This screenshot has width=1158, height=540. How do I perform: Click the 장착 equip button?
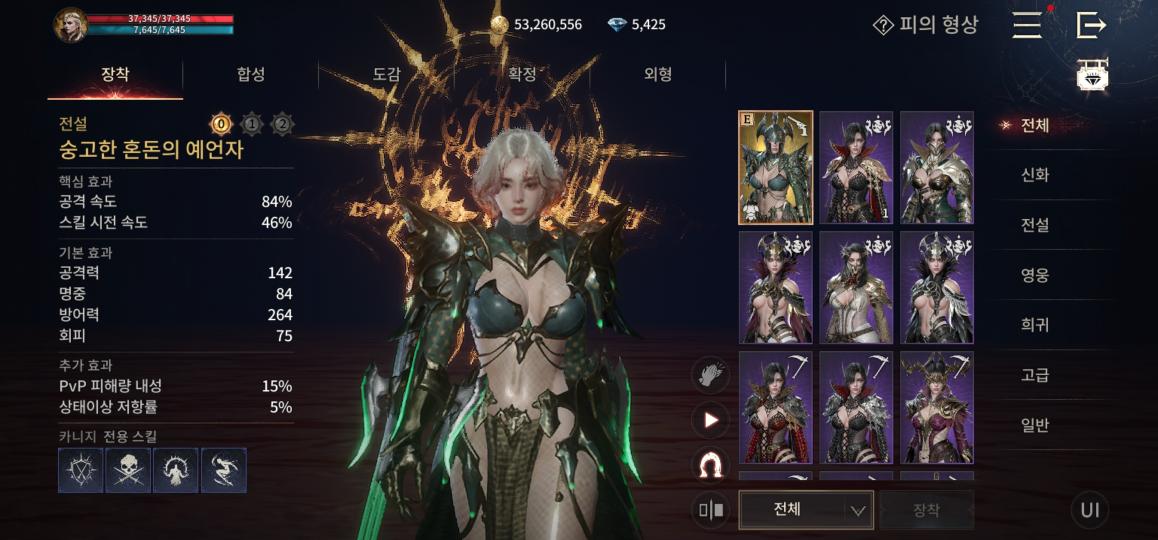click(926, 509)
